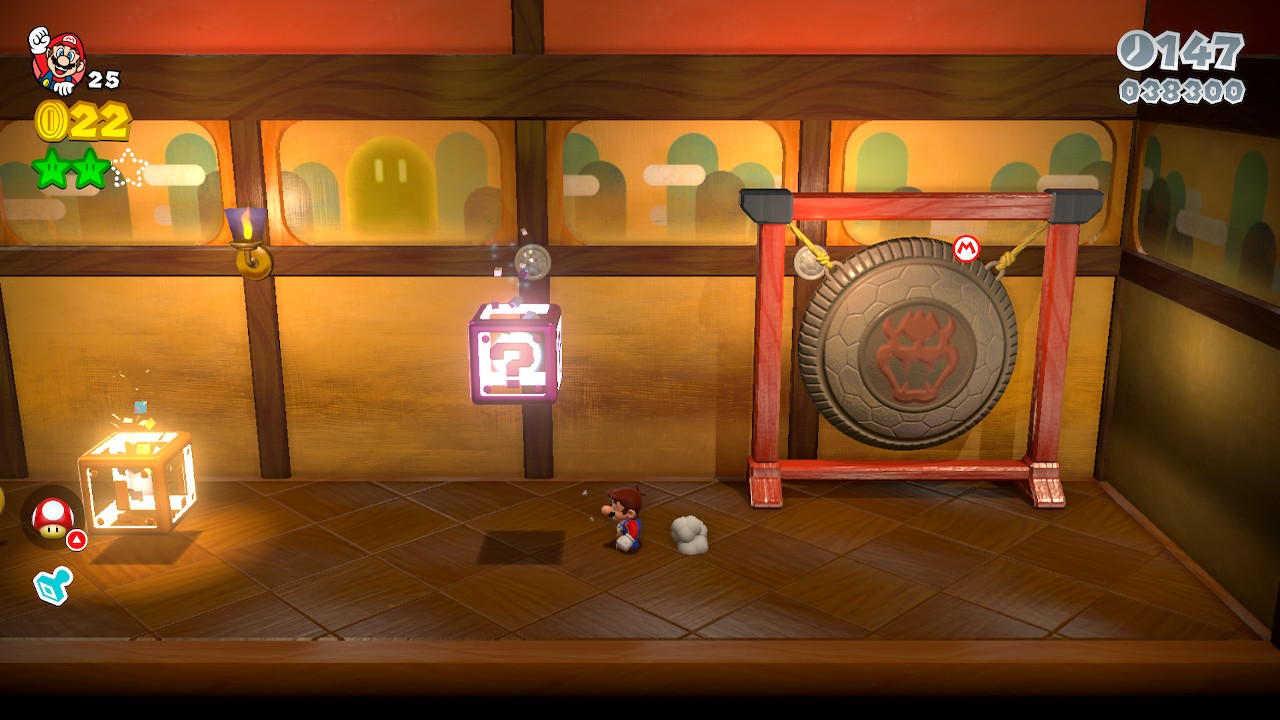1280x720 pixels.
Task: Click the cyan stamp icon
Action: (52, 585)
